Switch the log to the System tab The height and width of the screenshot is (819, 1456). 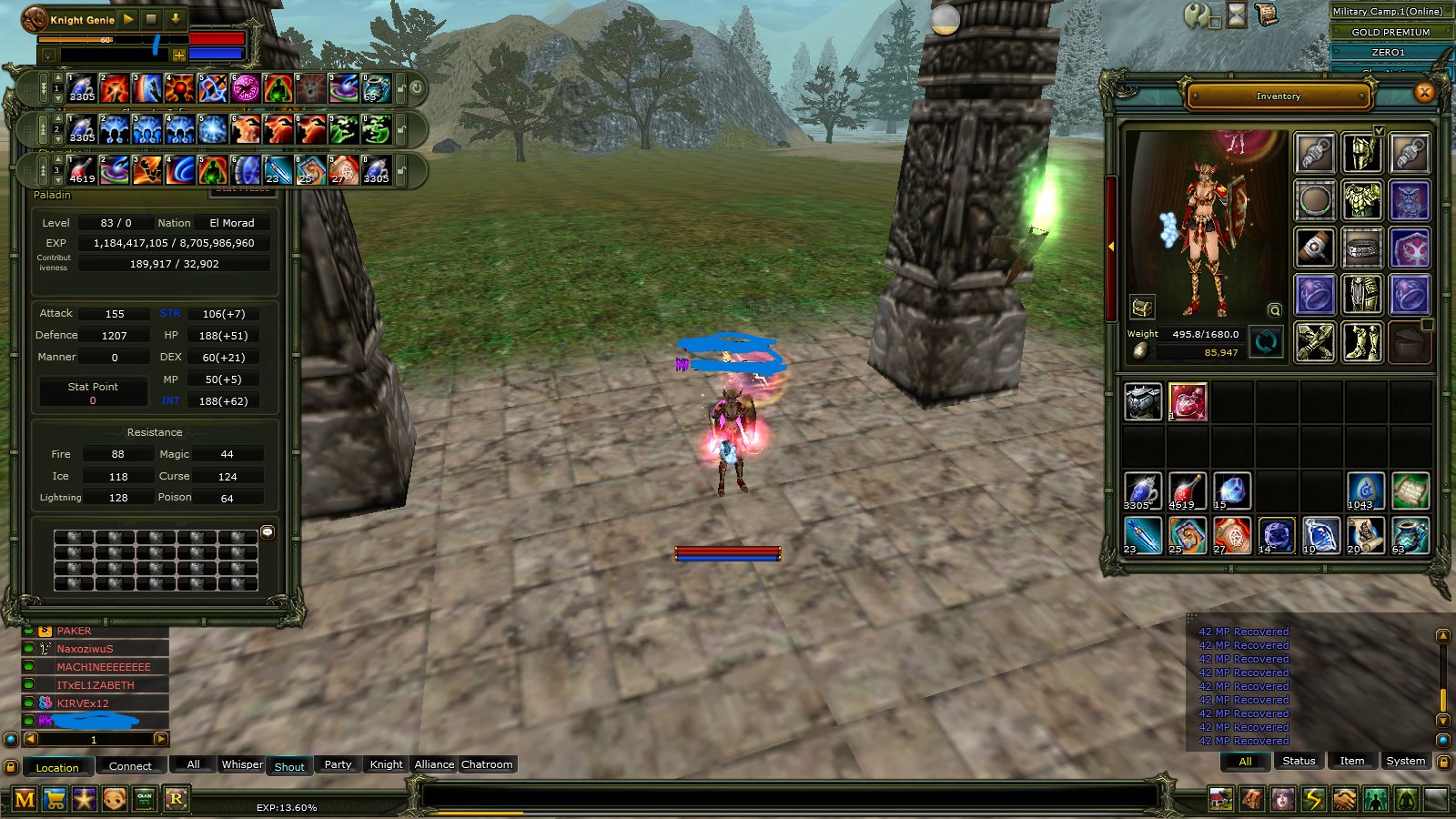pyautogui.click(x=1405, y=761)
